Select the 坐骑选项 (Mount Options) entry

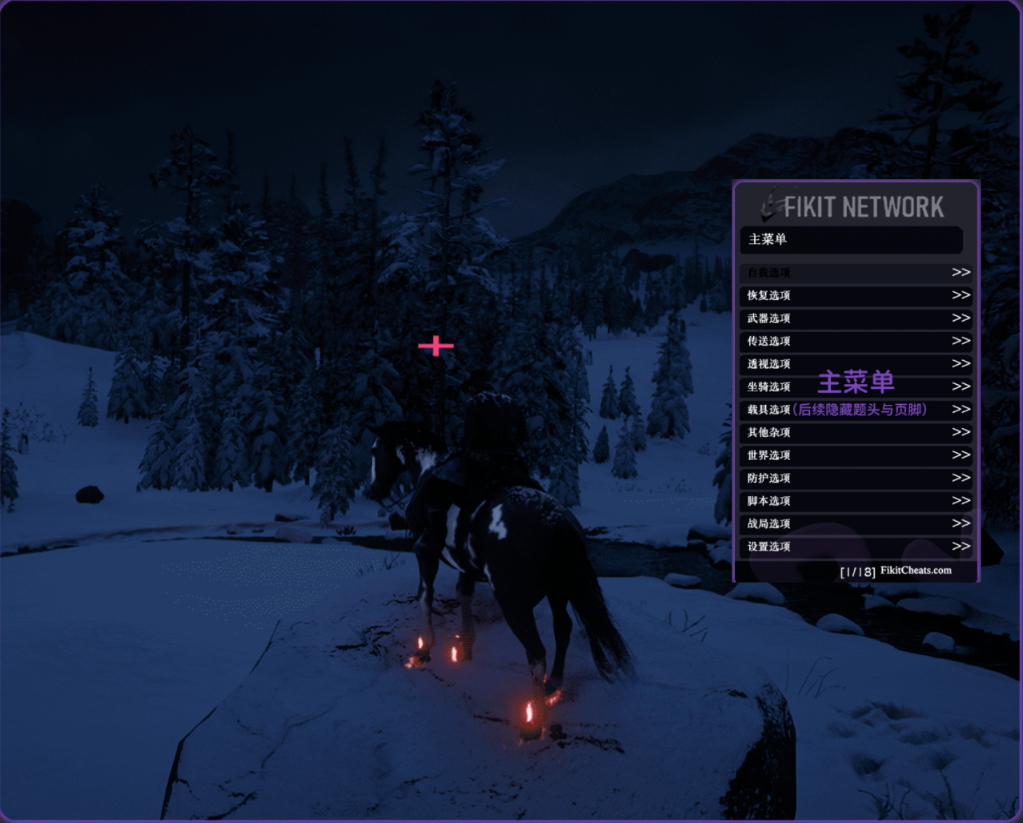tap(856, 387)
